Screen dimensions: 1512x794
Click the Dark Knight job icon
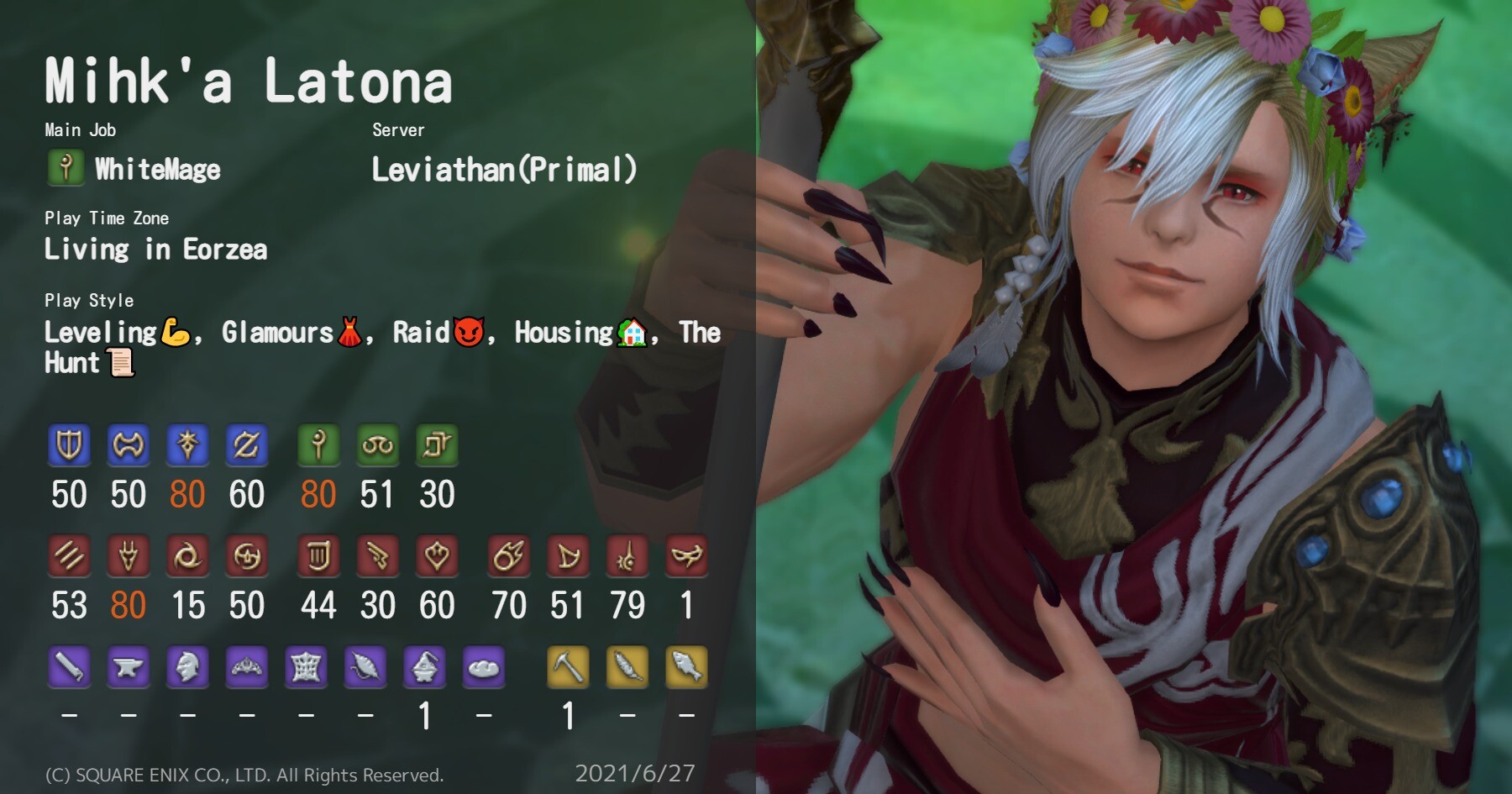187,445
